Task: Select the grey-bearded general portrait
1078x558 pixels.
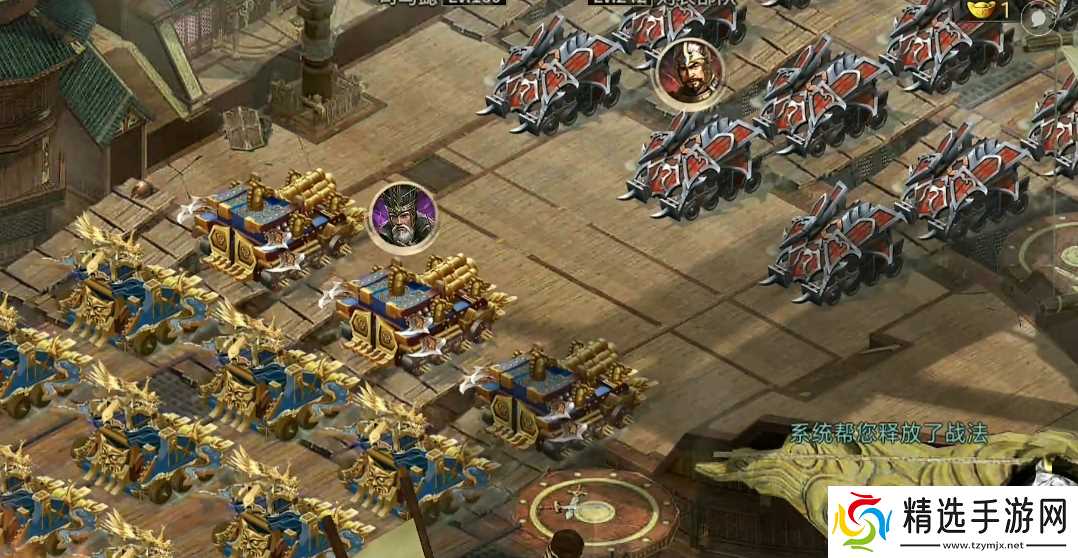Action: click(x=403, y=217)
